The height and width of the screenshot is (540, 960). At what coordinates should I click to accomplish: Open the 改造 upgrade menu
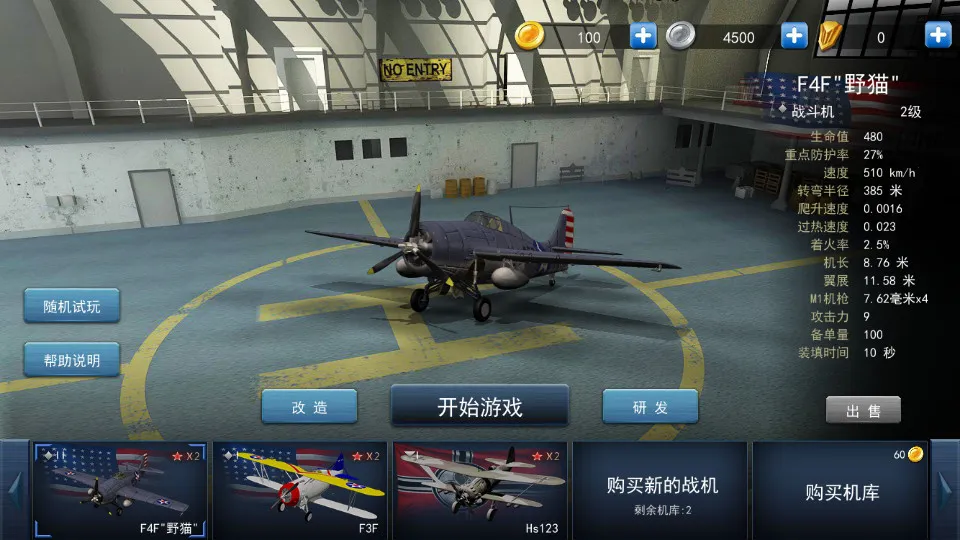click(x=309, y=406)
